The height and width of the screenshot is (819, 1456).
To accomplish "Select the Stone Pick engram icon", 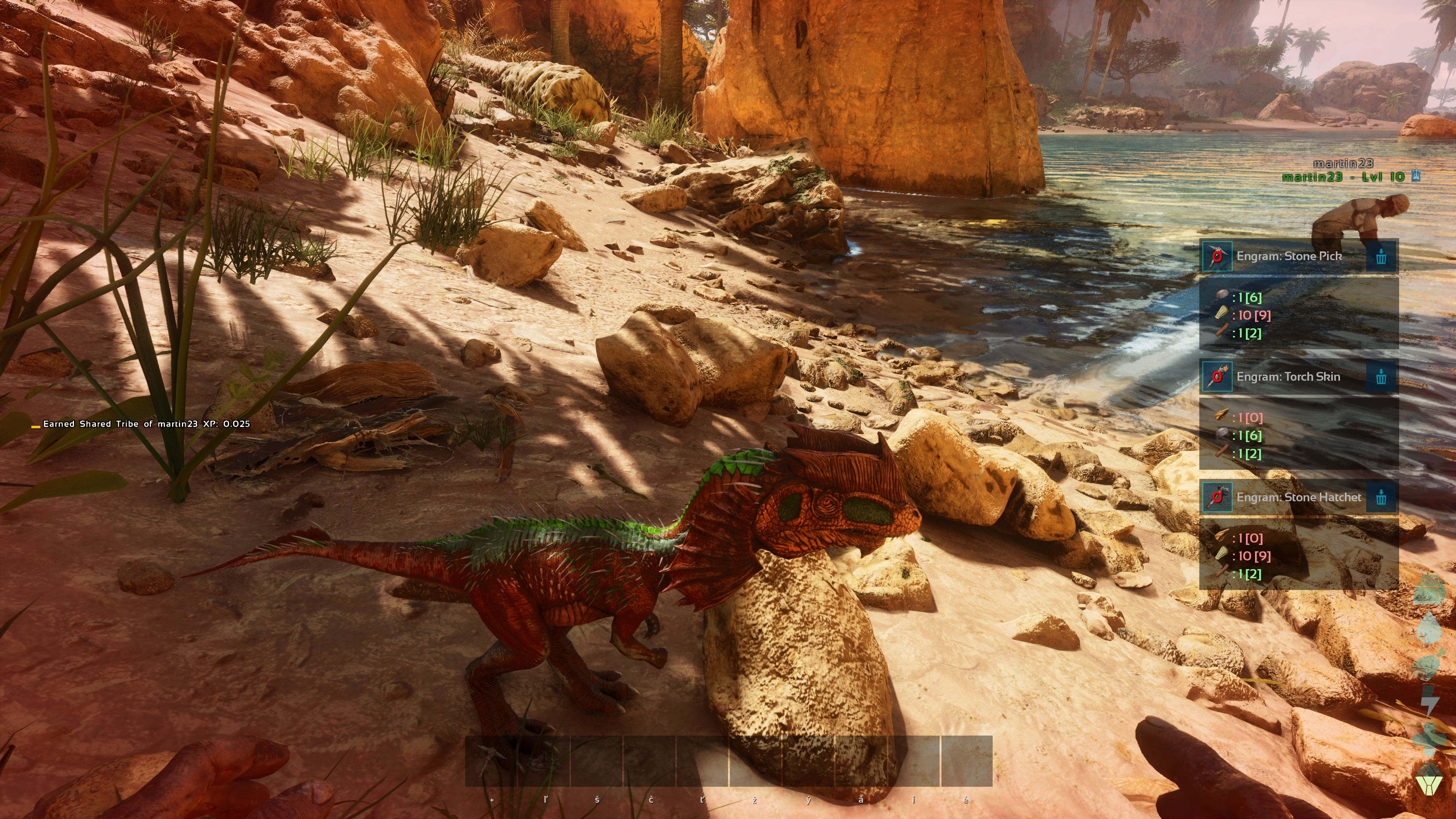I will point(1217,257).
